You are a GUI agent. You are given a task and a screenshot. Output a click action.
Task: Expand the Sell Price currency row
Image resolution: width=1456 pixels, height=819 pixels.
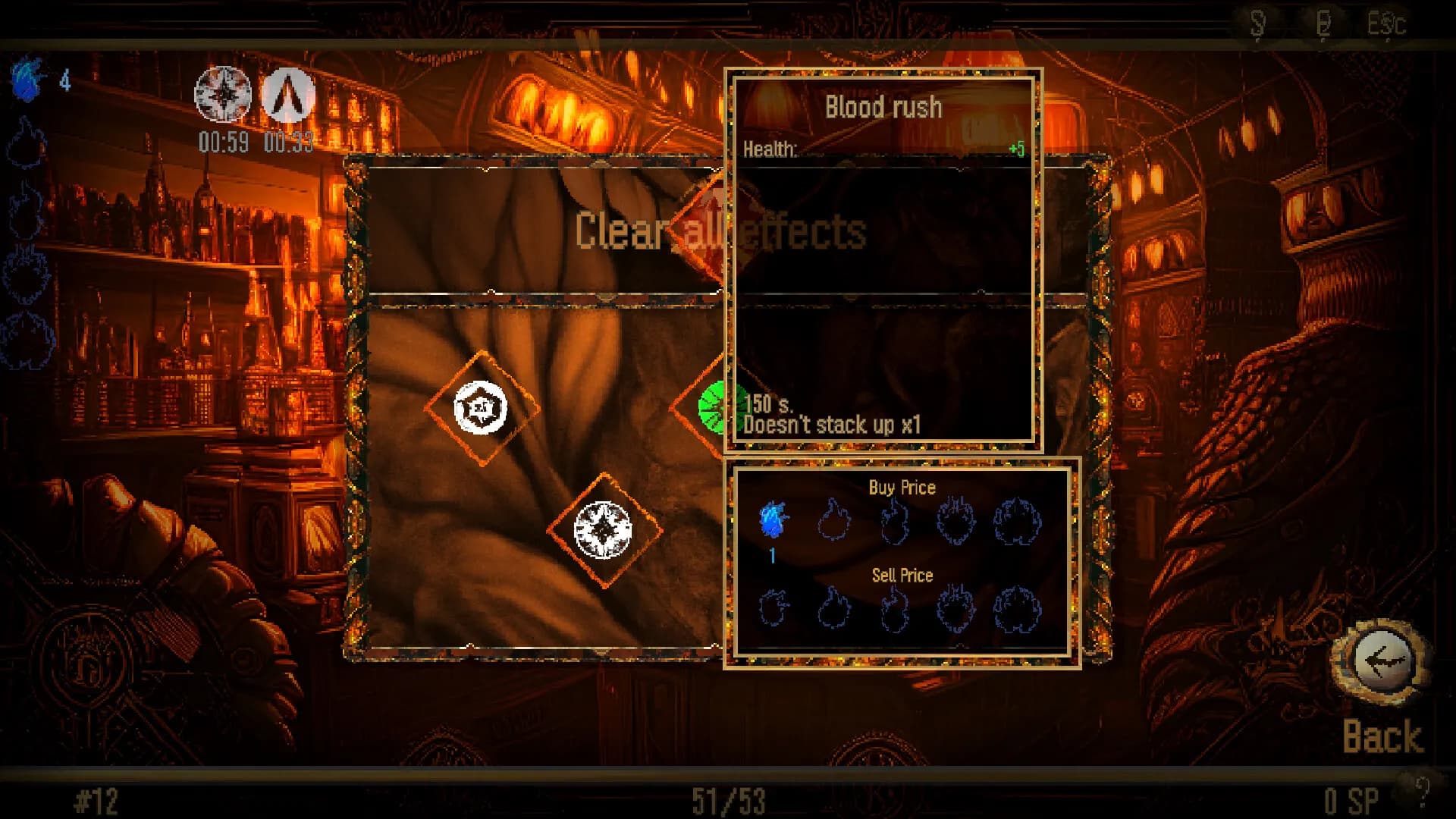pos(901,576)
